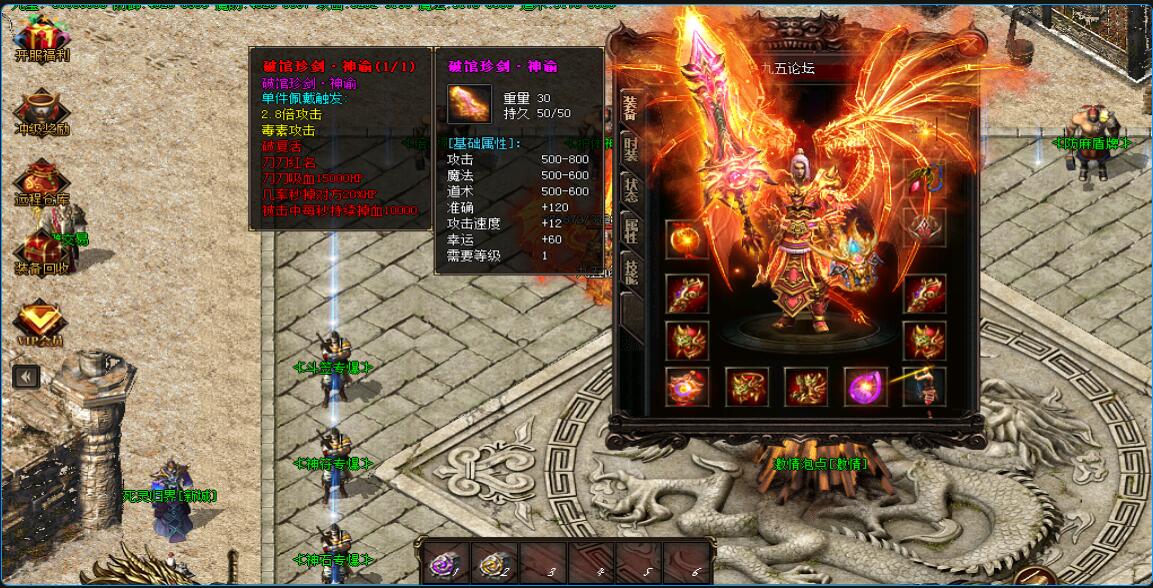Open the VIP会员 membership menu

[41, 322]
